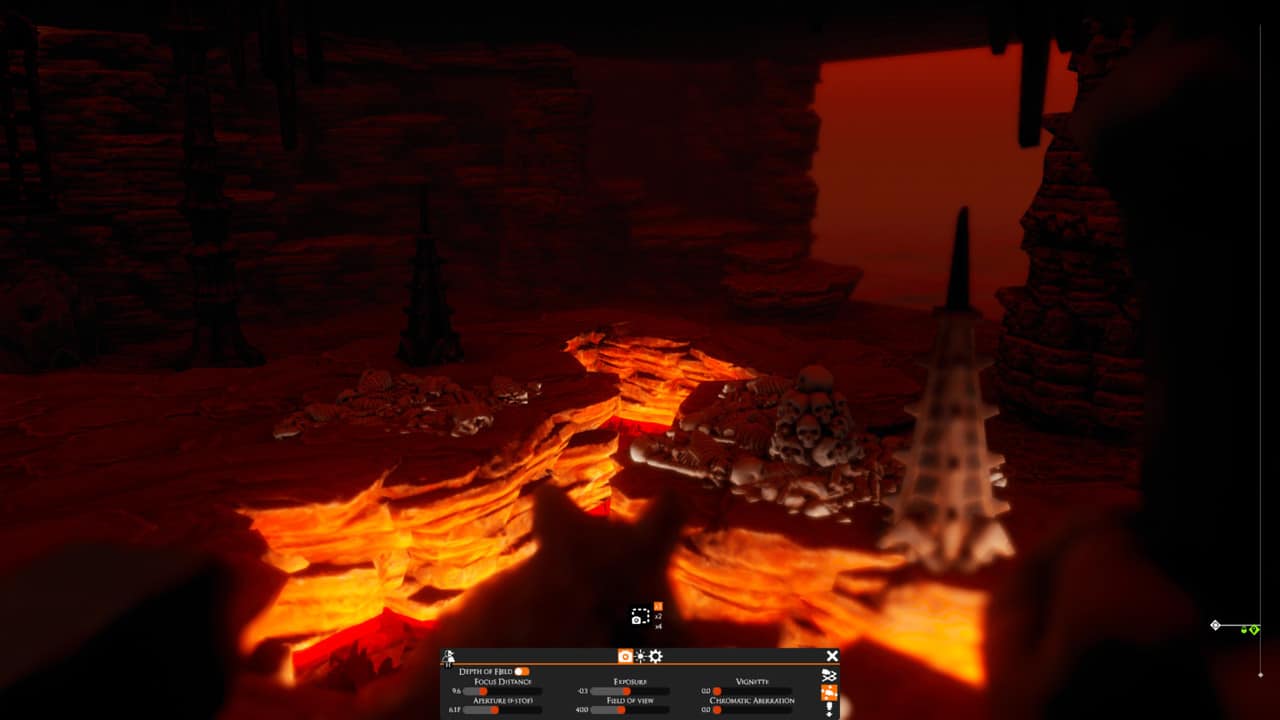Image resolution: width=1280 pixels, height=720 pixels.
Task: Switch to the camera tab of the photo panel
Action: click(x=625, y=655)
